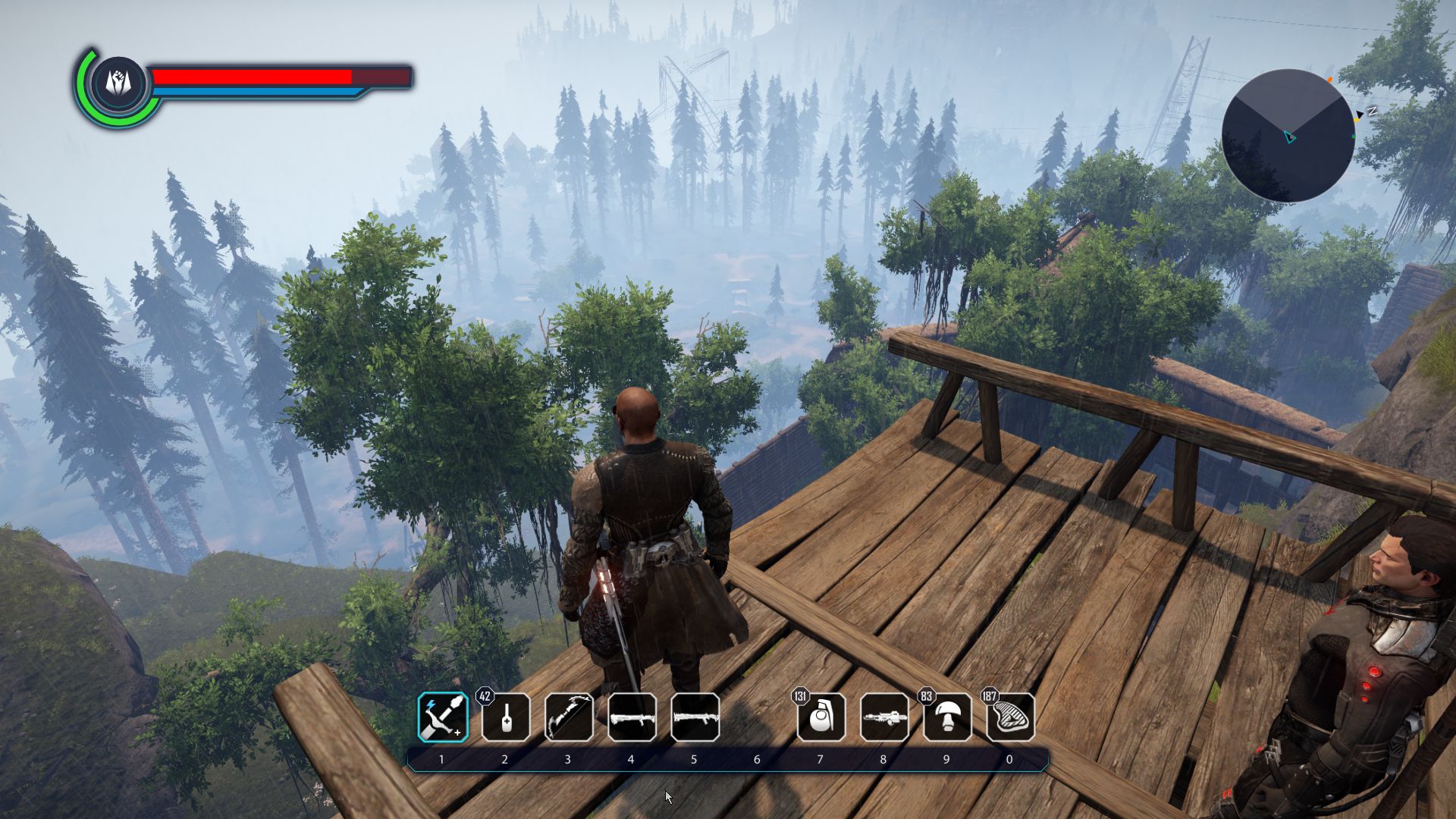Click the circular minimap
Viewport: 1456px width, 819px height.
(x=1288, y=136)
